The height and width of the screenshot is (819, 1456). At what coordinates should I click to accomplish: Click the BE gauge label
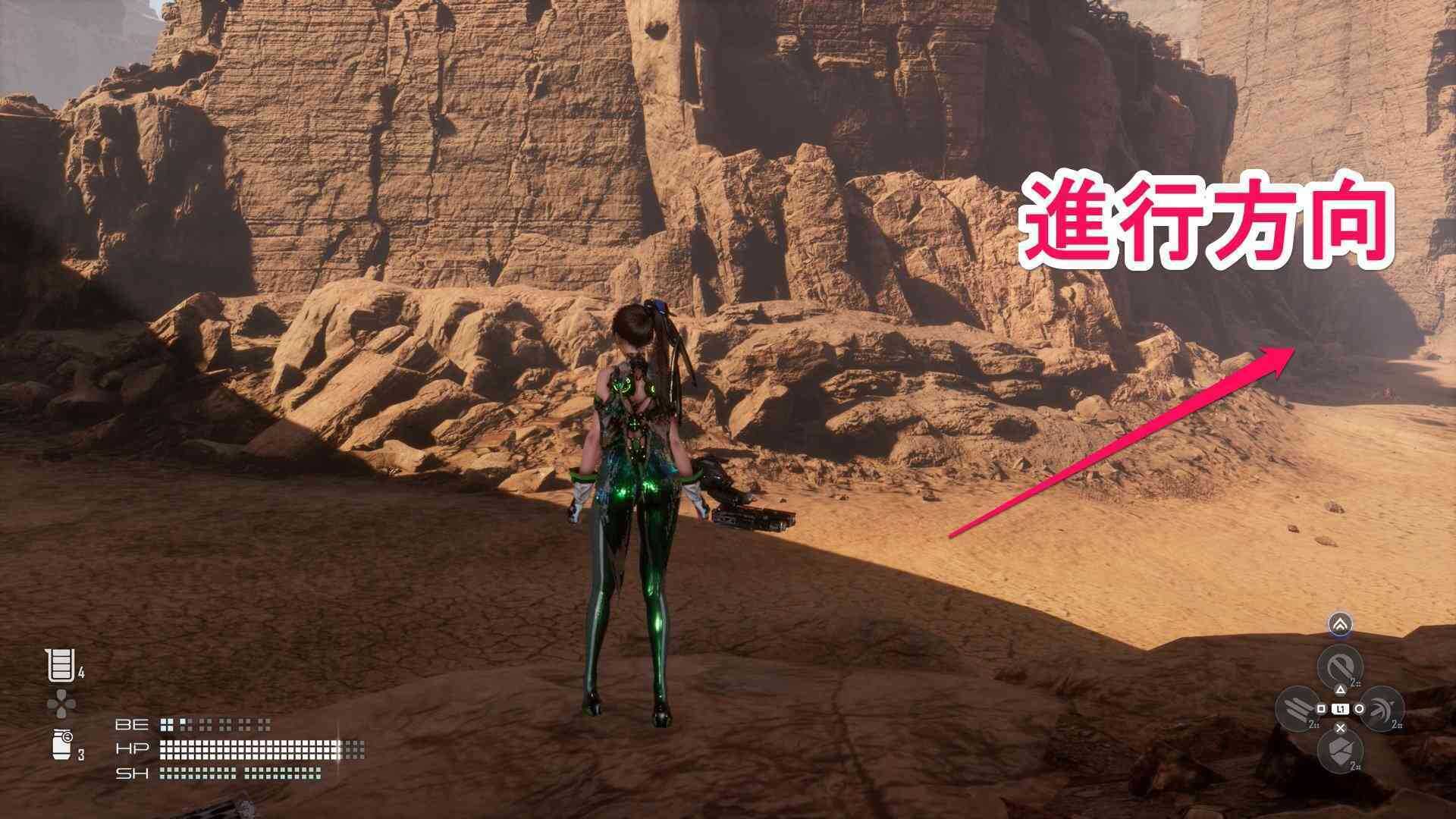coord(131,724)
